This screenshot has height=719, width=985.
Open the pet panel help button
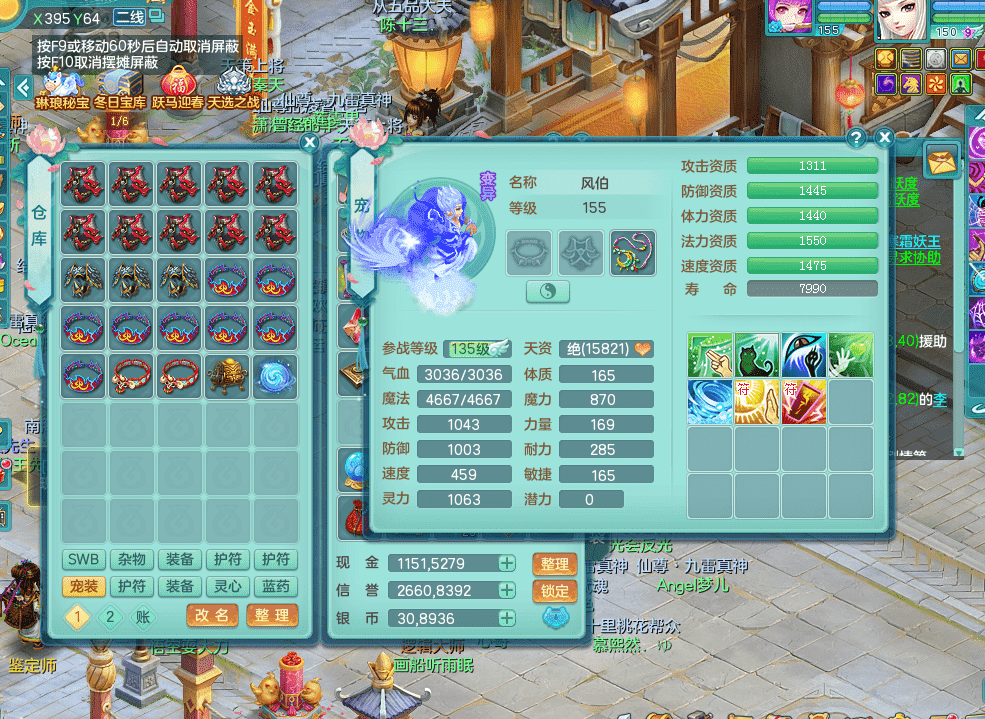click(x=856, y=138)
